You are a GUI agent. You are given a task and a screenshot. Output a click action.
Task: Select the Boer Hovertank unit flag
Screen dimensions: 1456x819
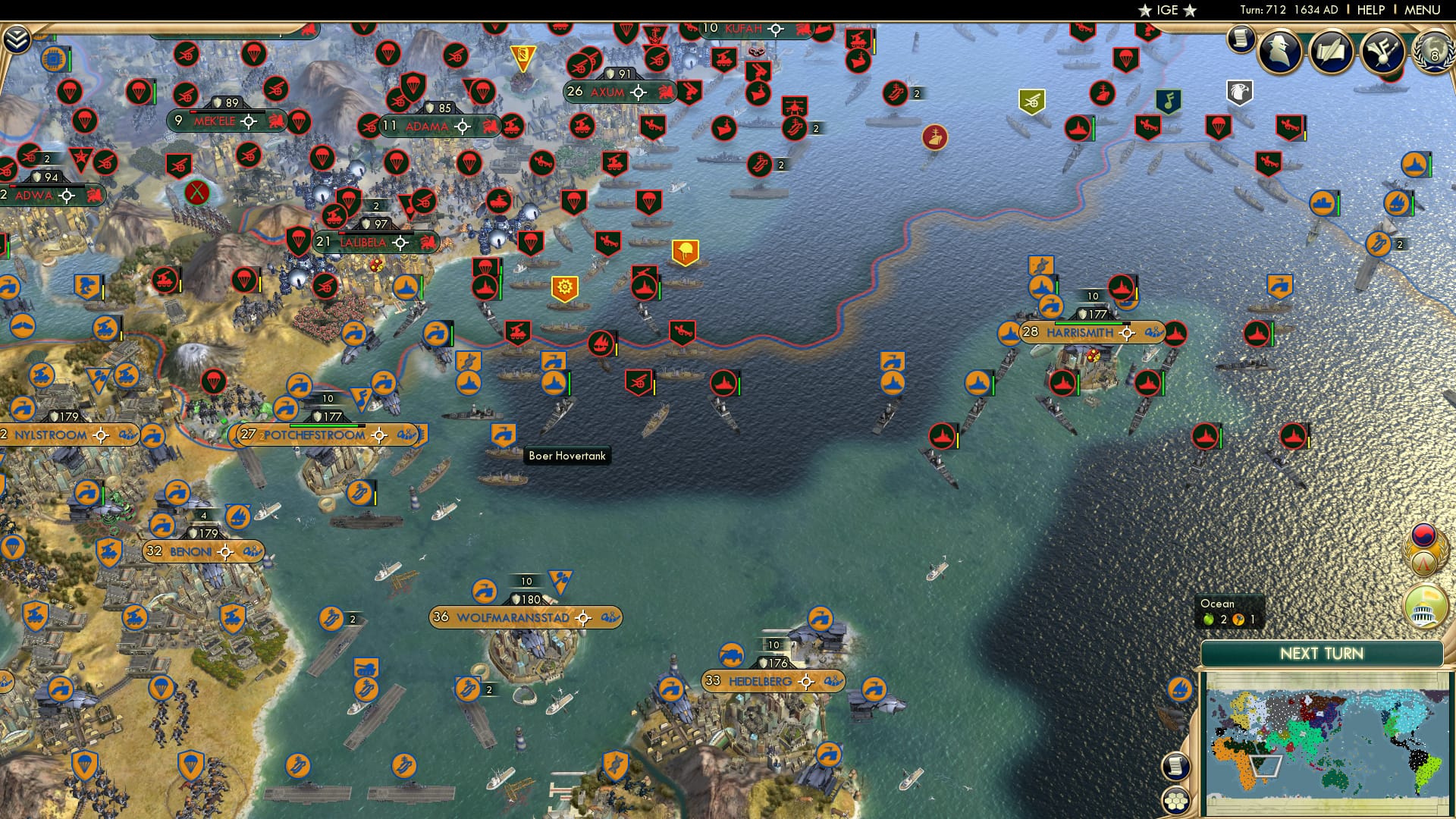coord(502,433)
